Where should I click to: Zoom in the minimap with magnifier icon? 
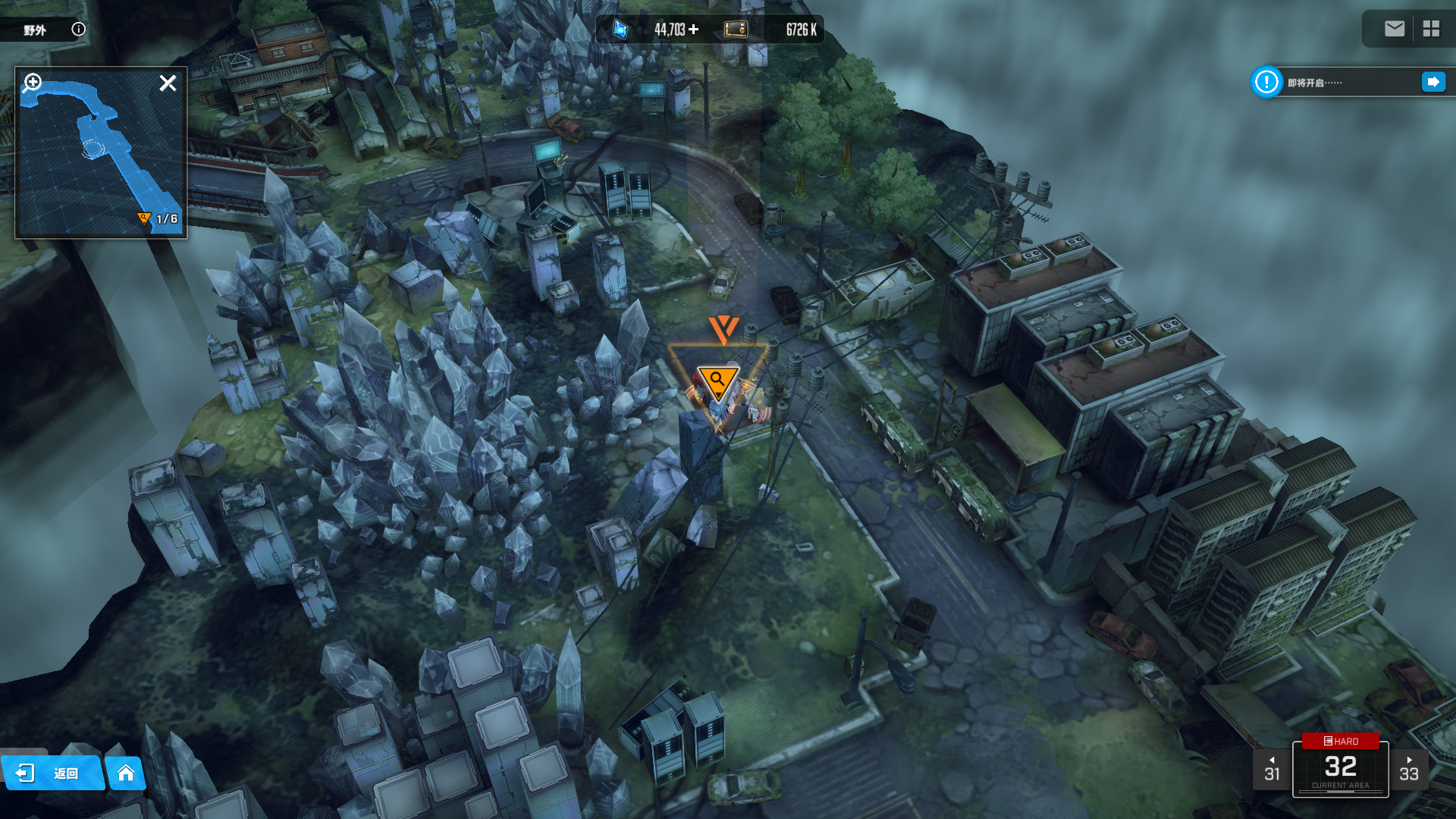tap(32, 82)
